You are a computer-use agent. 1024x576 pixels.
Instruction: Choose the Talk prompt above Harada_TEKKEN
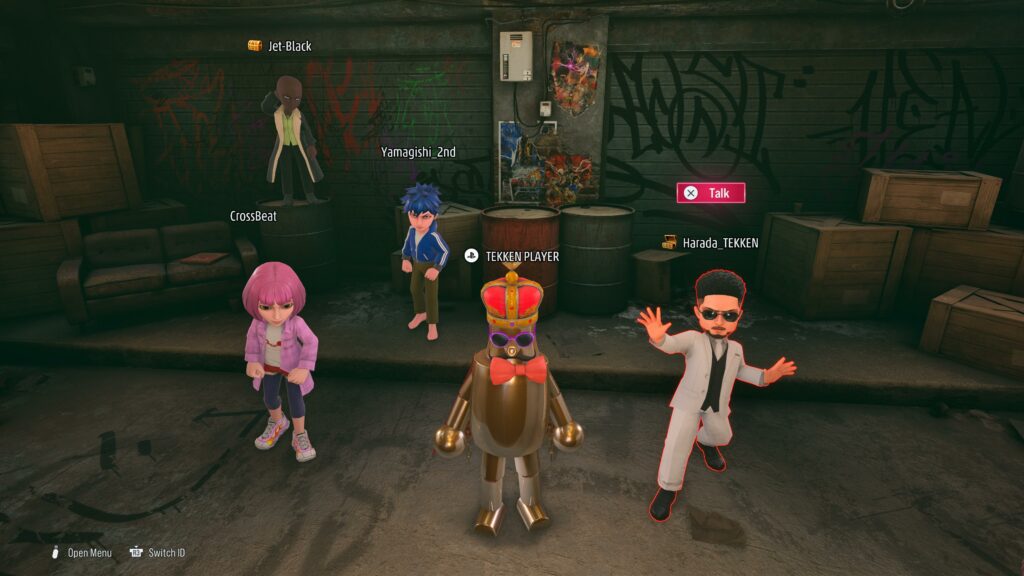(710, 193)
